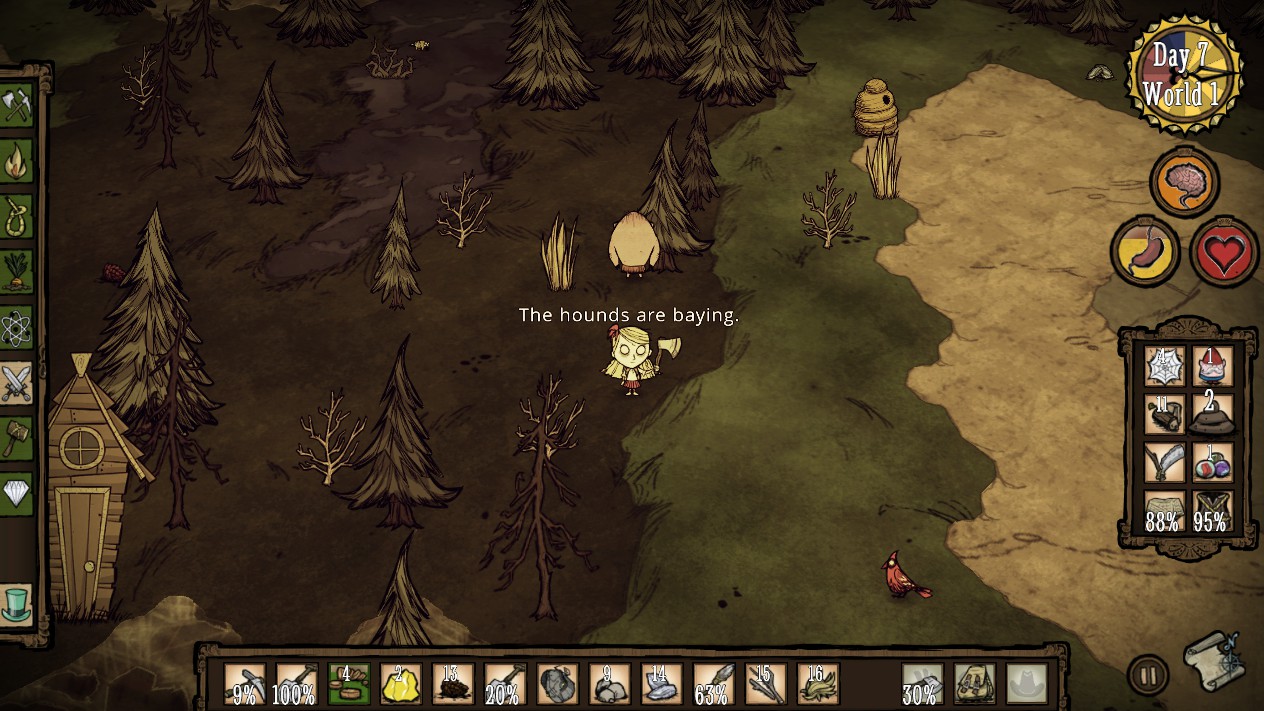The image size is (1264, 711).
Task: Open the rolled map scroll
Action: [1214, 660]
